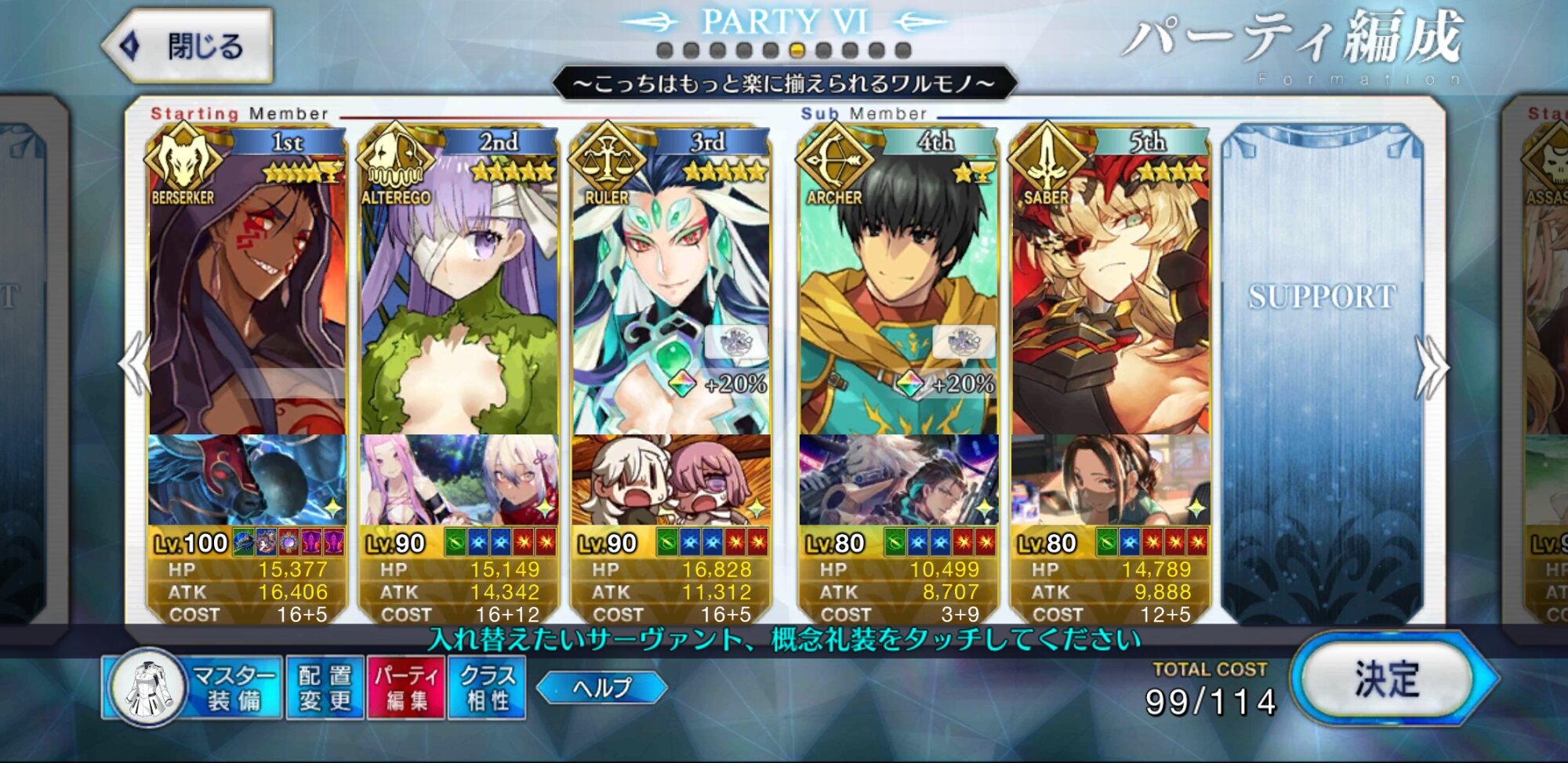Select the 5th slot Saber servant
Image resolution: width=1568 pixels, height=763 pixels.
(1110, 298)
